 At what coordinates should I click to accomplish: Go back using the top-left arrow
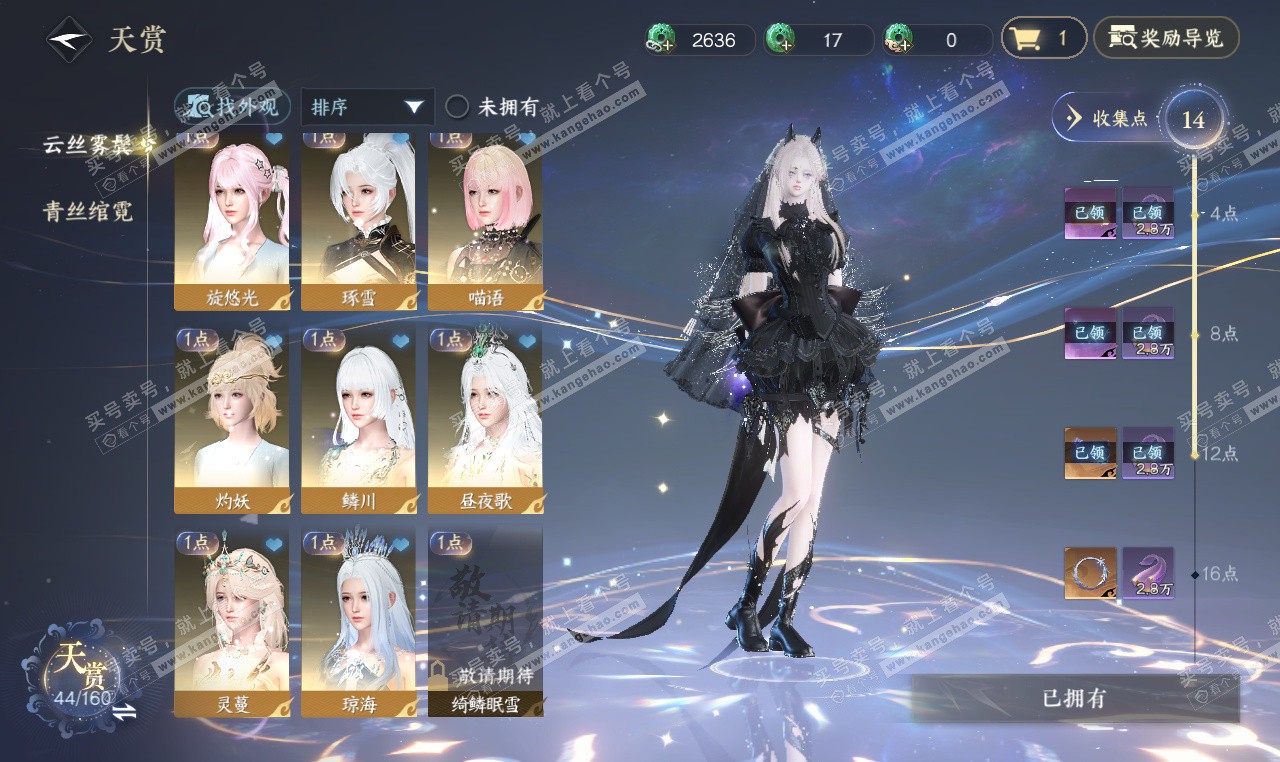coord(69,40)
